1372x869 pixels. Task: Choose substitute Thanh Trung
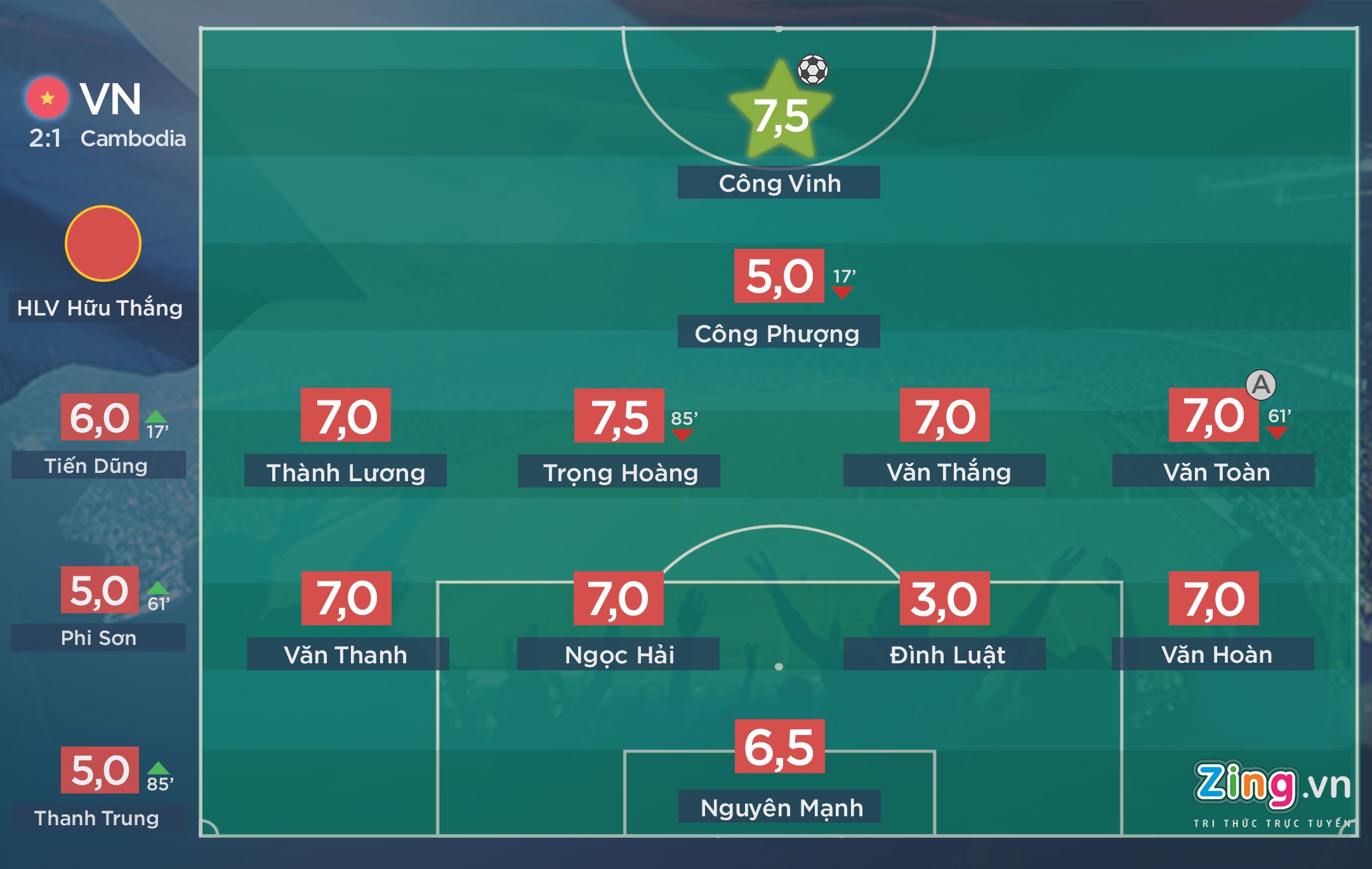98,818
